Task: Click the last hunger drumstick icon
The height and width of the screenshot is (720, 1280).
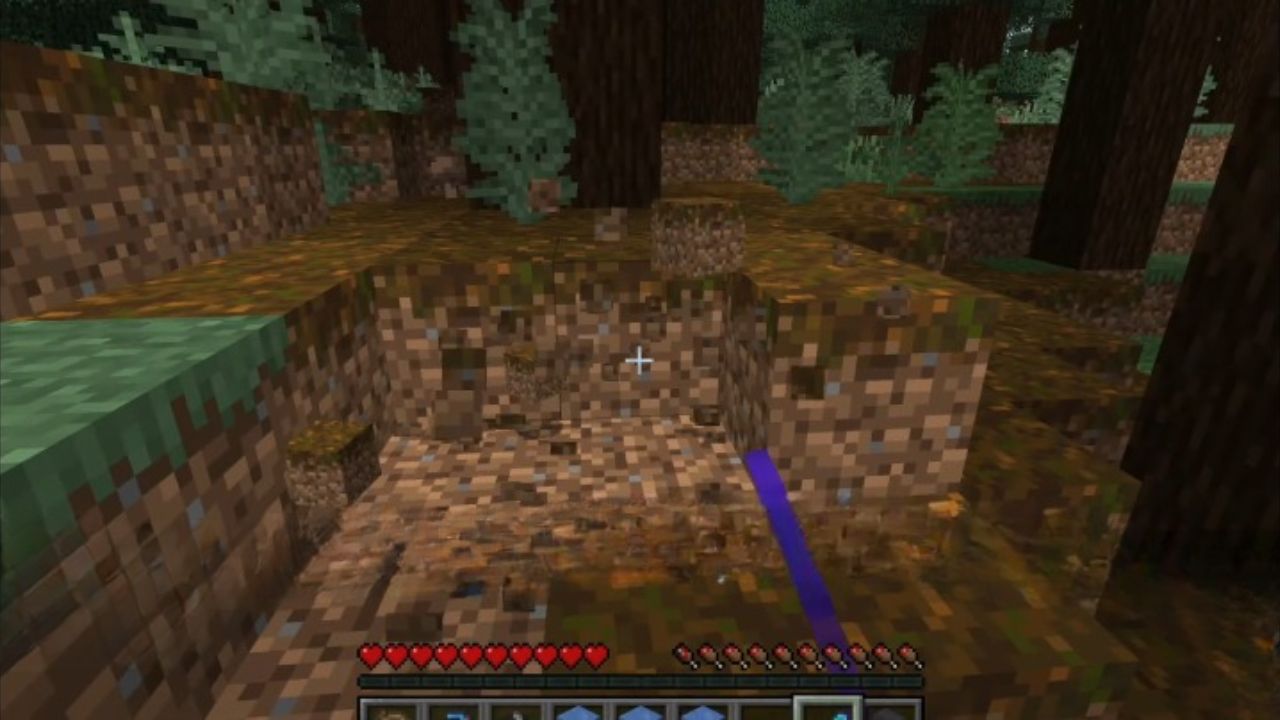Action: pyautogui.click(x=903, y=655)
